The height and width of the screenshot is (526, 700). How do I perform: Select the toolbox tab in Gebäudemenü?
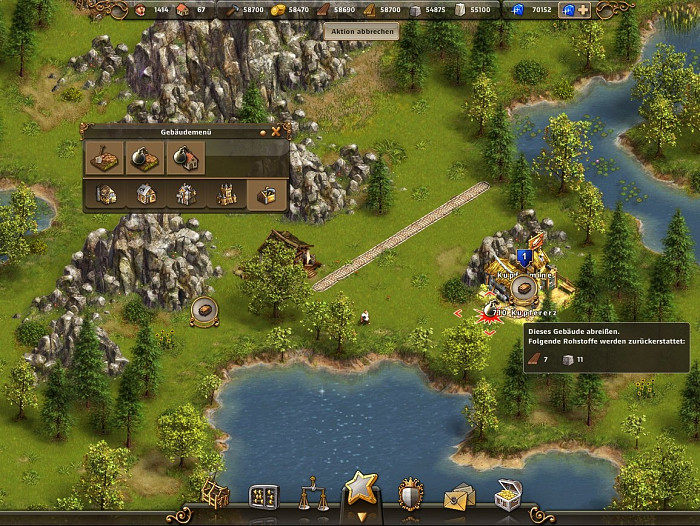(x=266, y=194)
